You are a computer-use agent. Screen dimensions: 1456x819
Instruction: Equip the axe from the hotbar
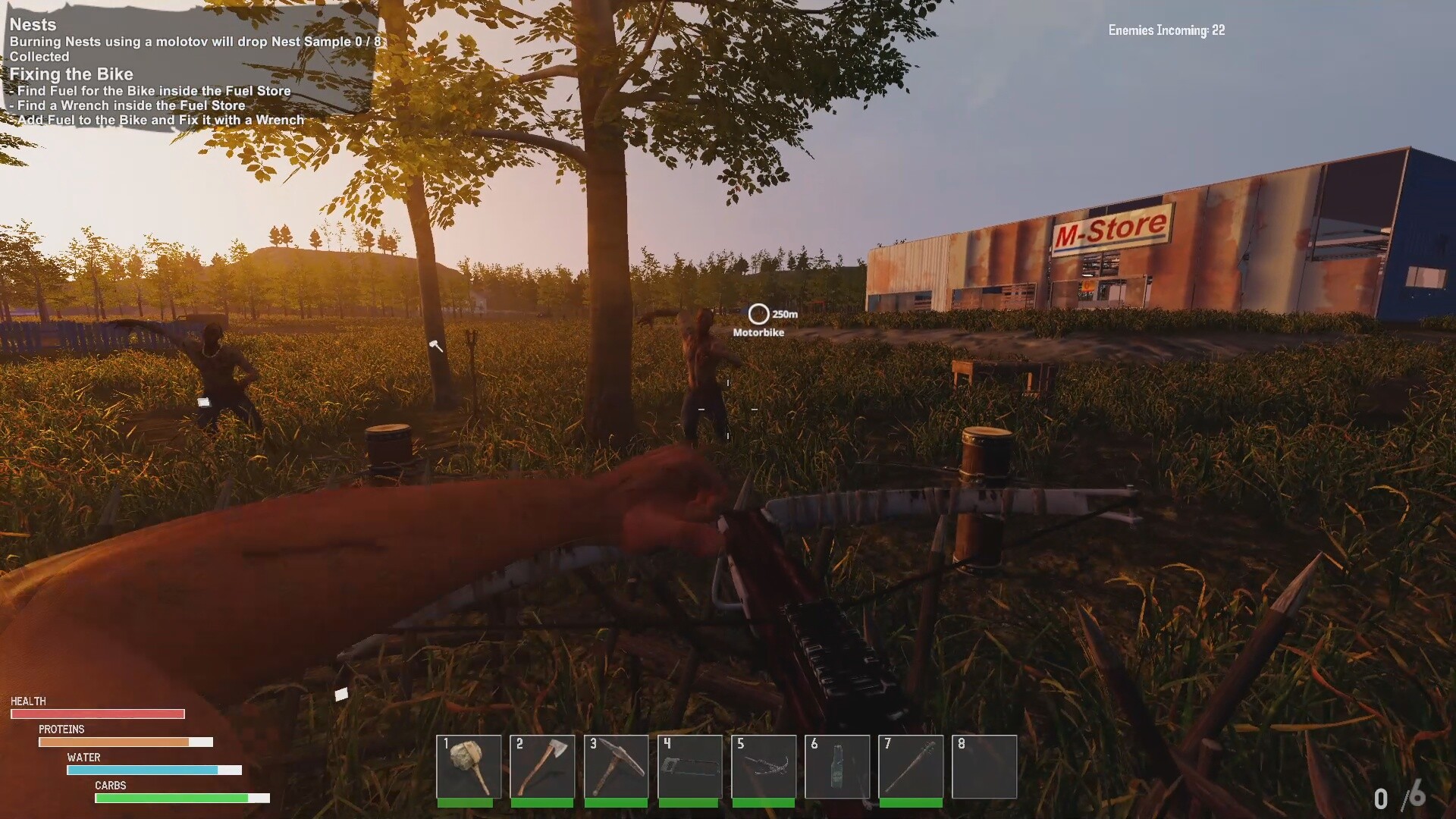pos(542,766)
